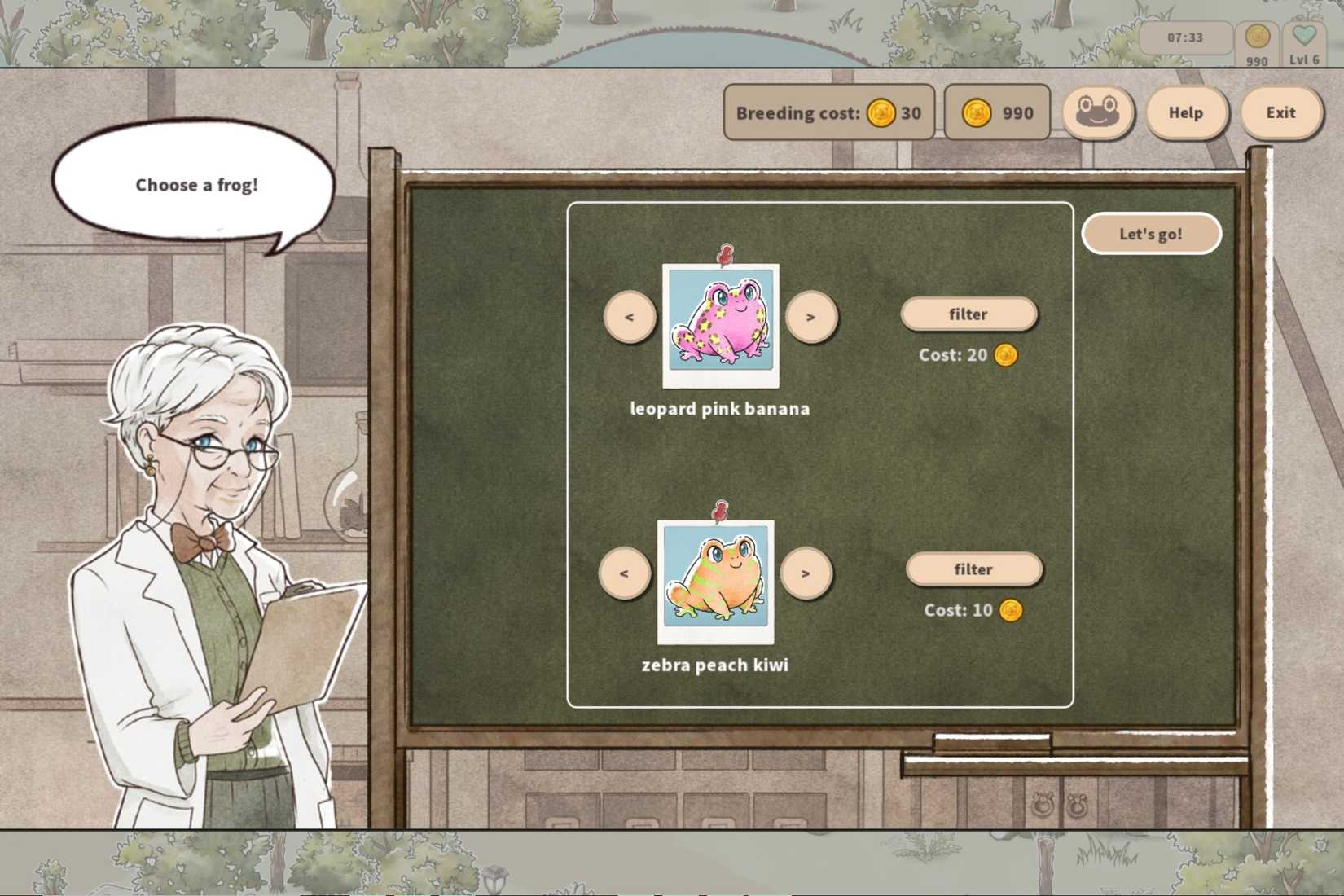
Task: Click the right arrow beside leopard pink banana
Action: (x=812, y=316)
